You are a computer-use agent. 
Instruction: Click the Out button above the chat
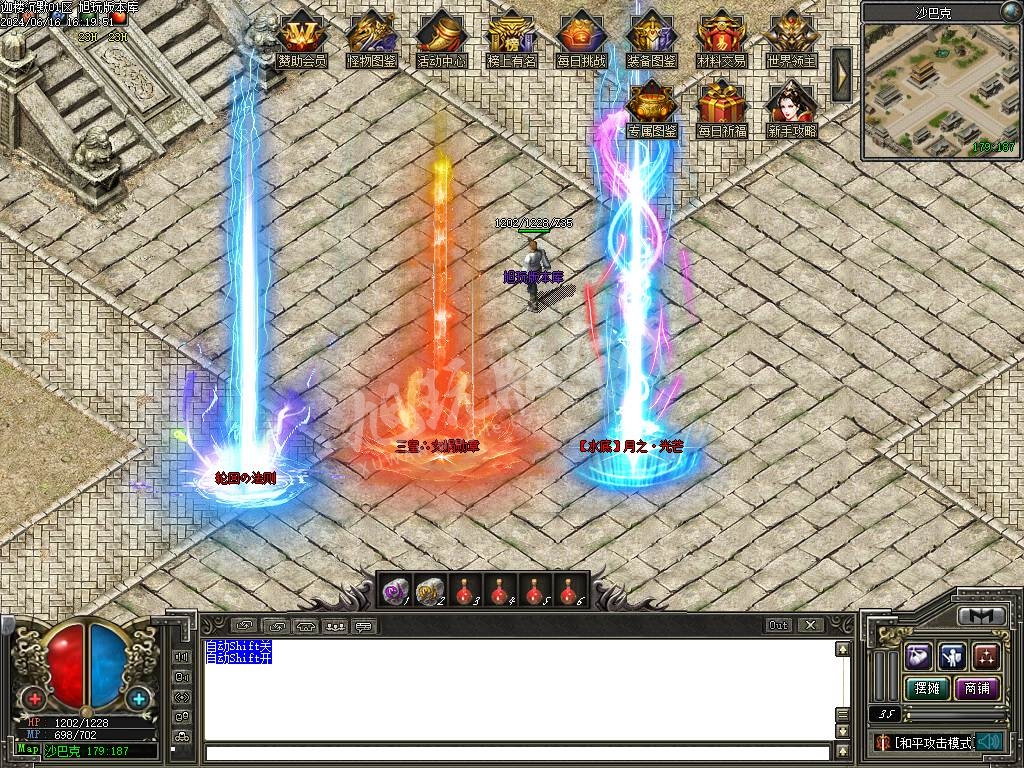click(779, 625)
